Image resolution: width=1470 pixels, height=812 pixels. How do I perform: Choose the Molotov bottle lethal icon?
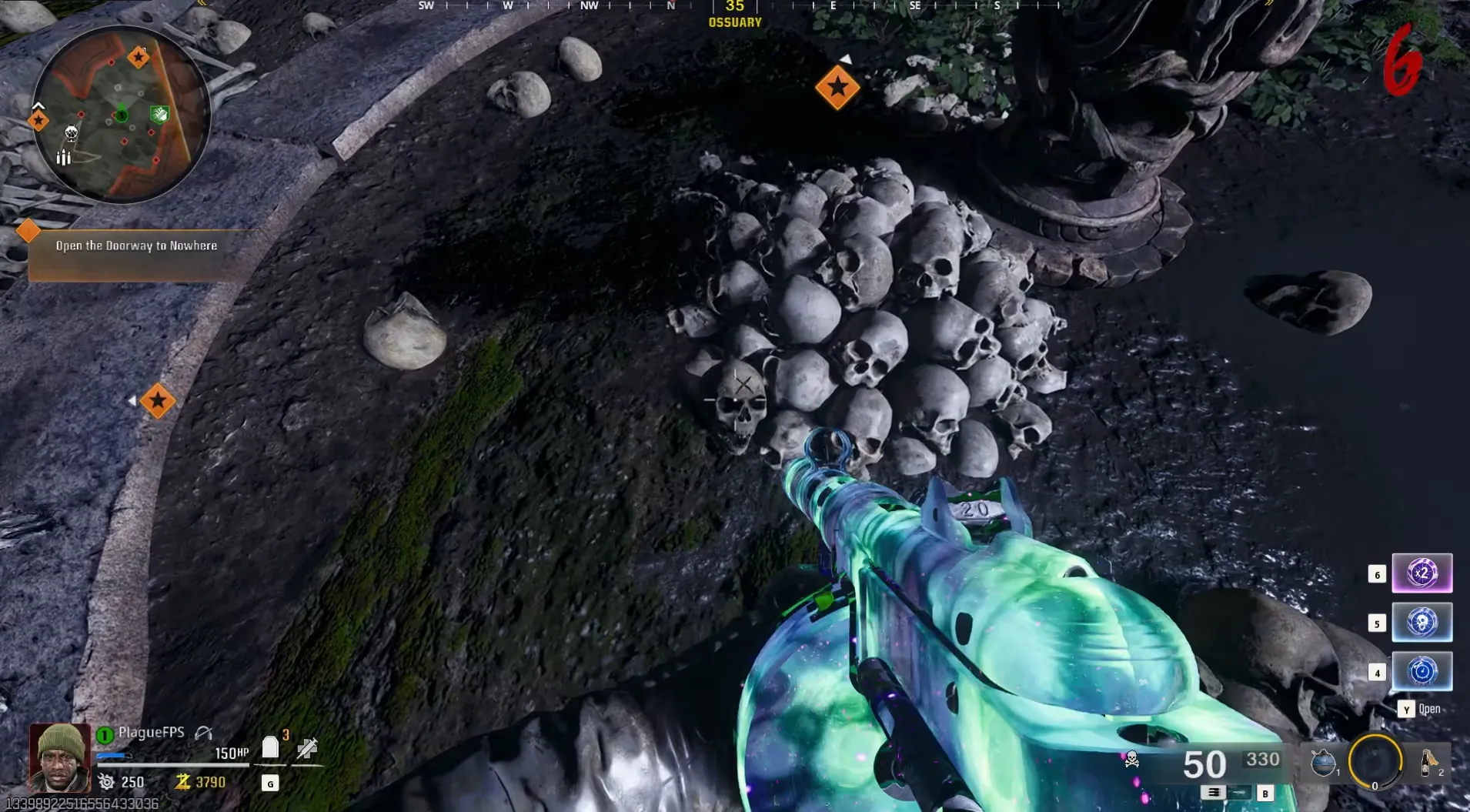tap(1428, 762)
